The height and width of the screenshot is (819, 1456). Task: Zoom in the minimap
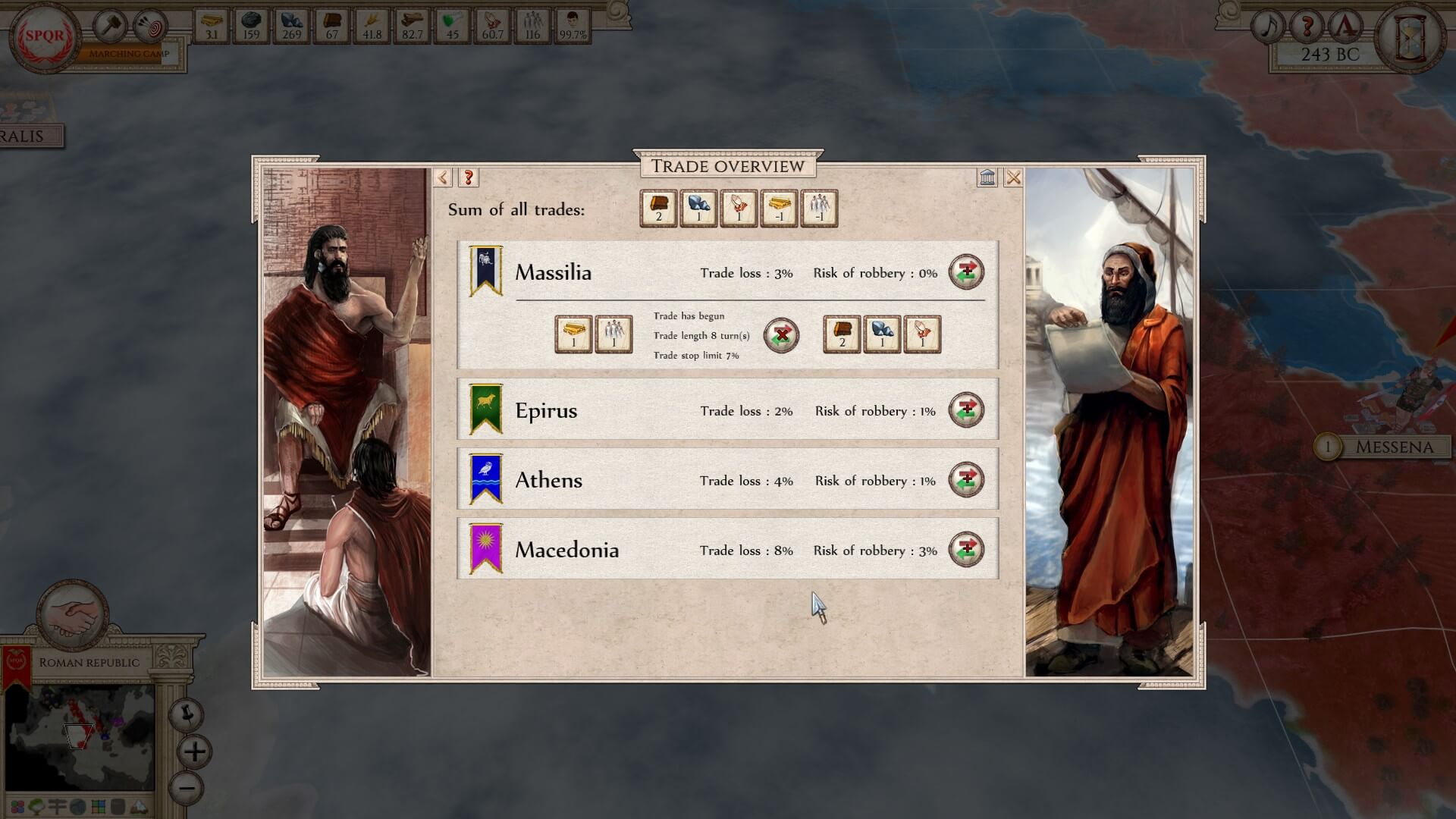click(x=195, y=752)
